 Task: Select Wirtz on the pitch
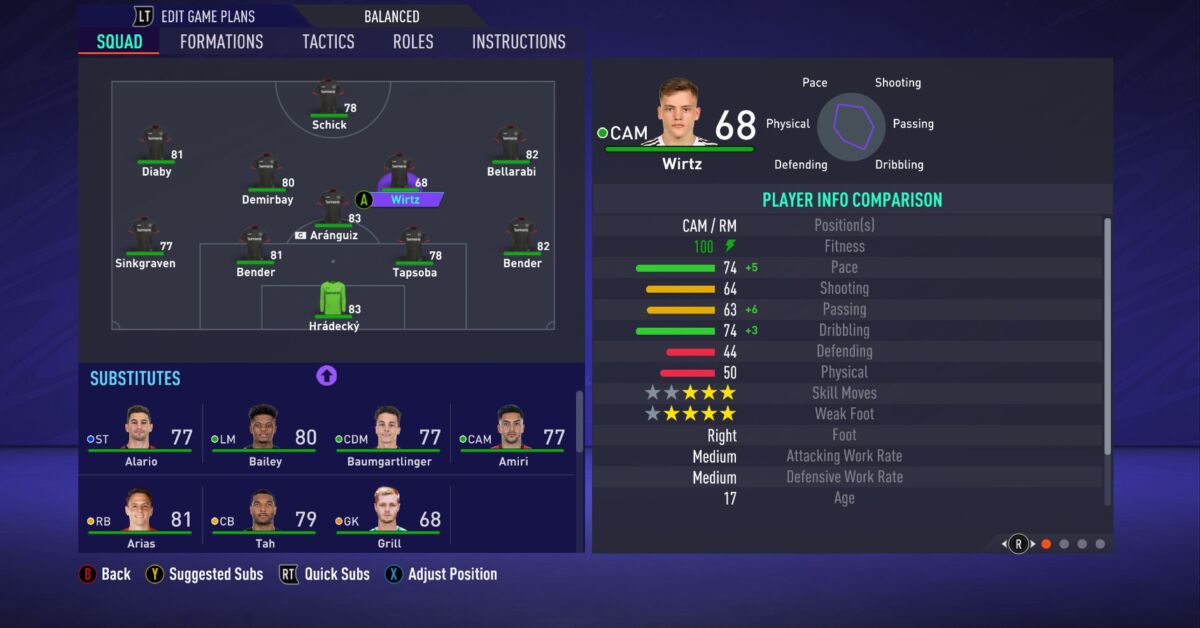400,176
